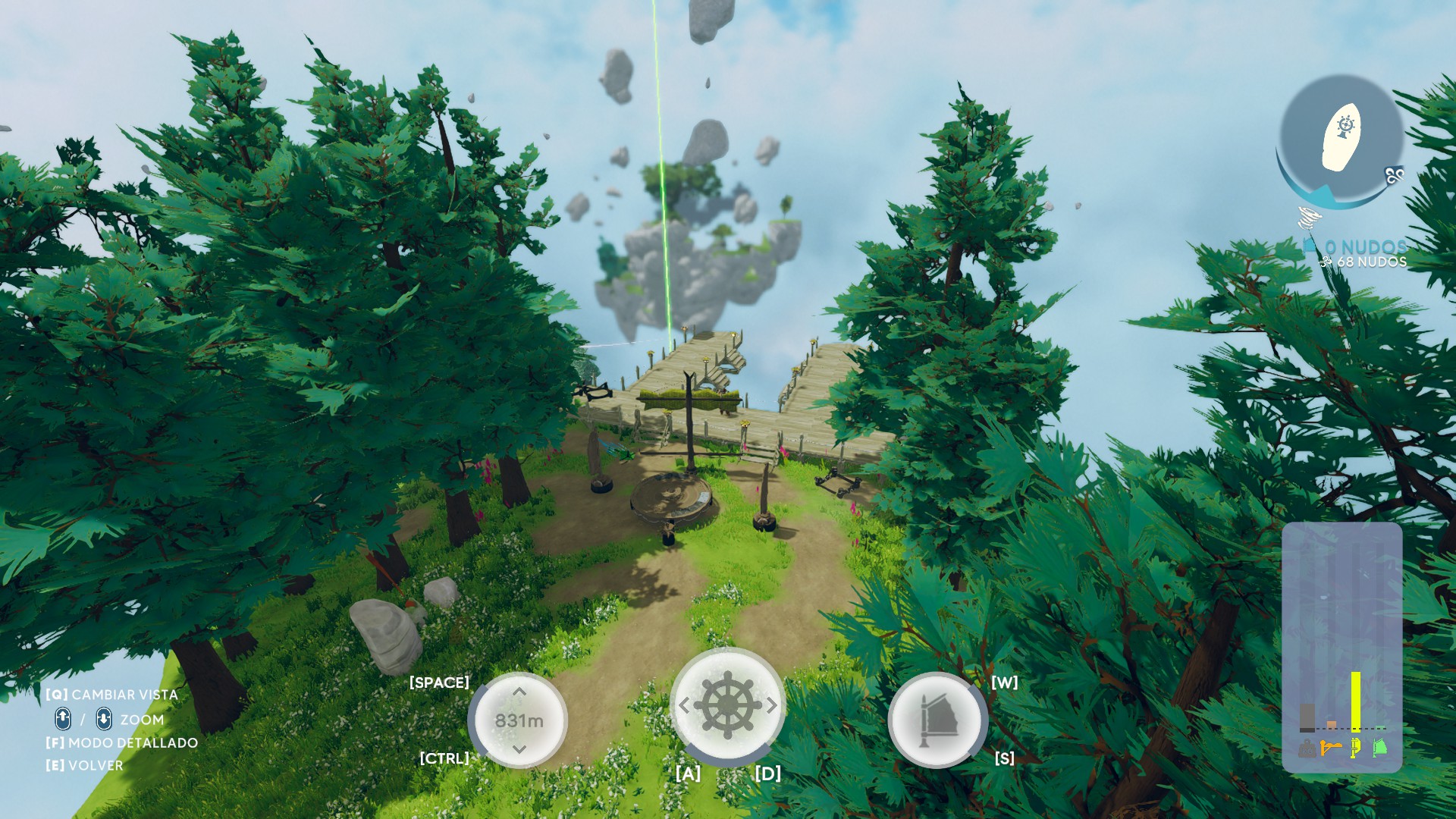
Task: Raise altitude with the up chevron
Action: coord(519,692)
